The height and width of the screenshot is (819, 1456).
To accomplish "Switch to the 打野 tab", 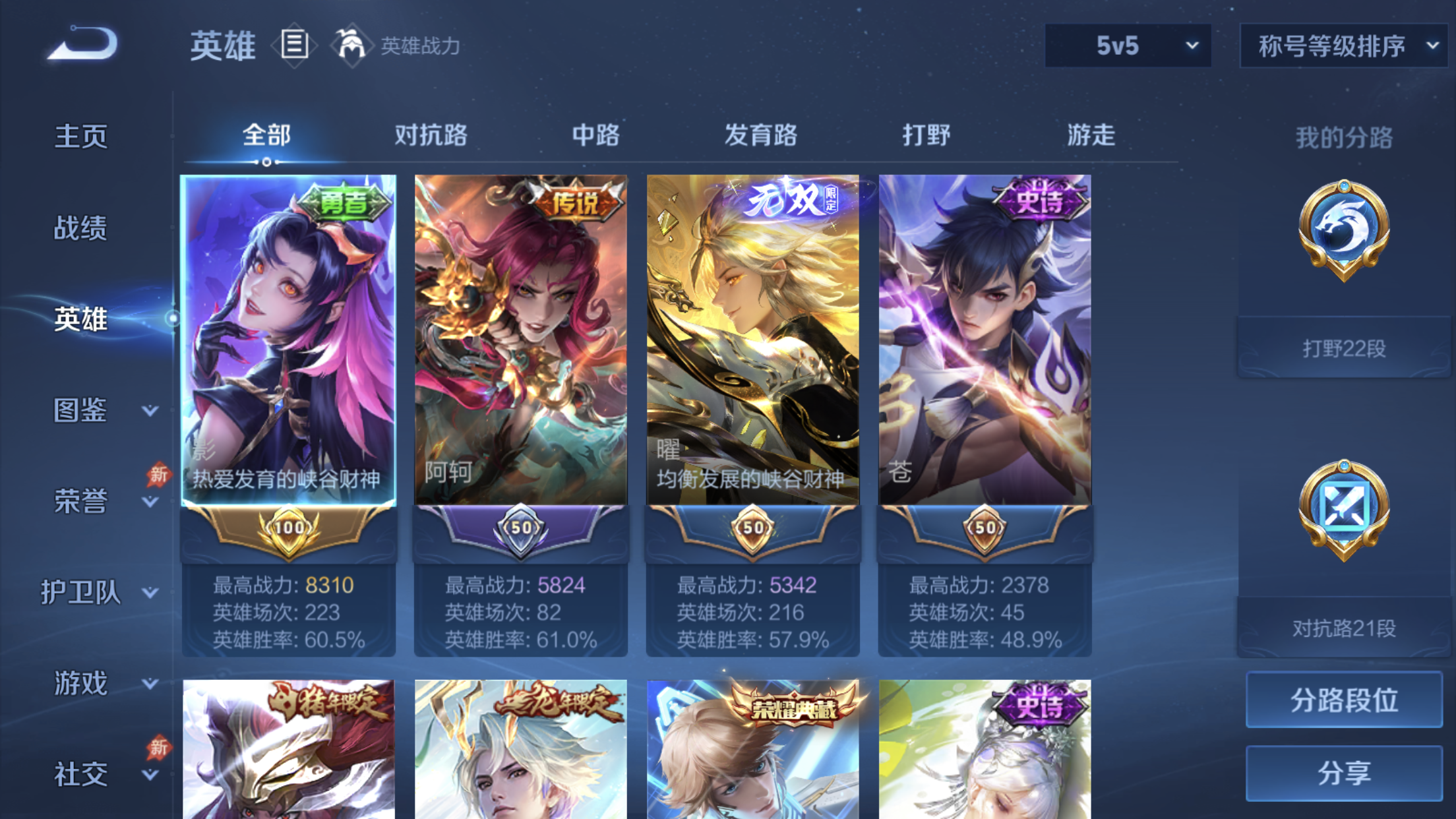I will (x=926, y=135).
